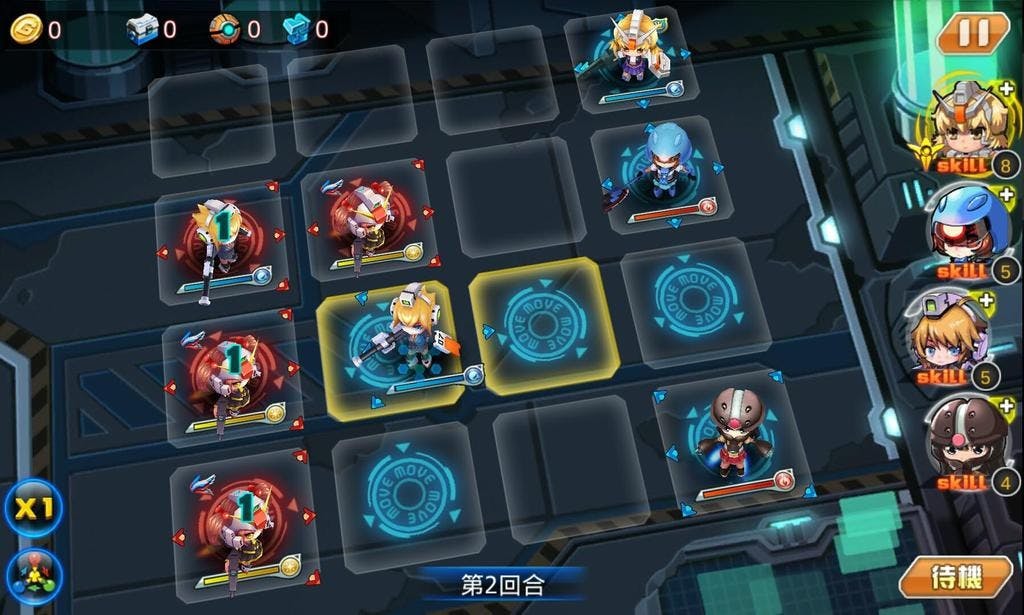This screenshot has width=1024, height=615.
Task: Select the brown-helmet unit on the board
Action: 738,434
